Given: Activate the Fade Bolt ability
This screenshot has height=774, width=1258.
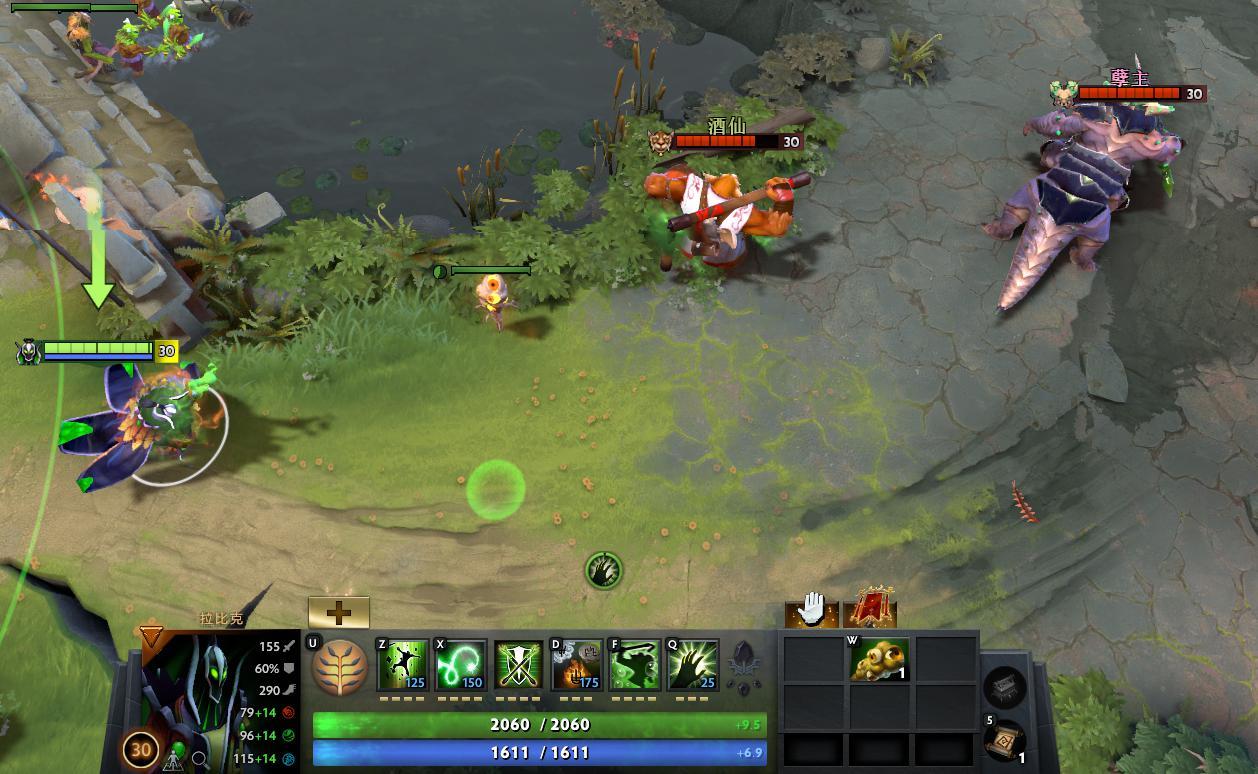Looking at the screenshot, I should click(461, 665).
